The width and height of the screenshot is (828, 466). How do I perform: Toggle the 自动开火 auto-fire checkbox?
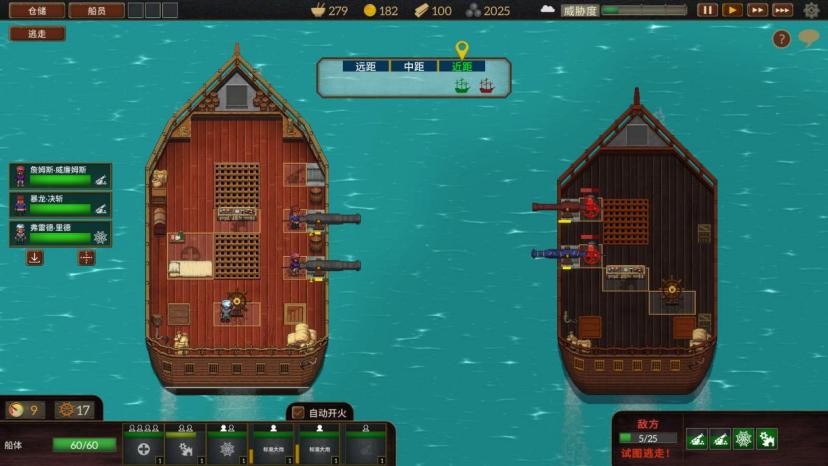point(298,412)
